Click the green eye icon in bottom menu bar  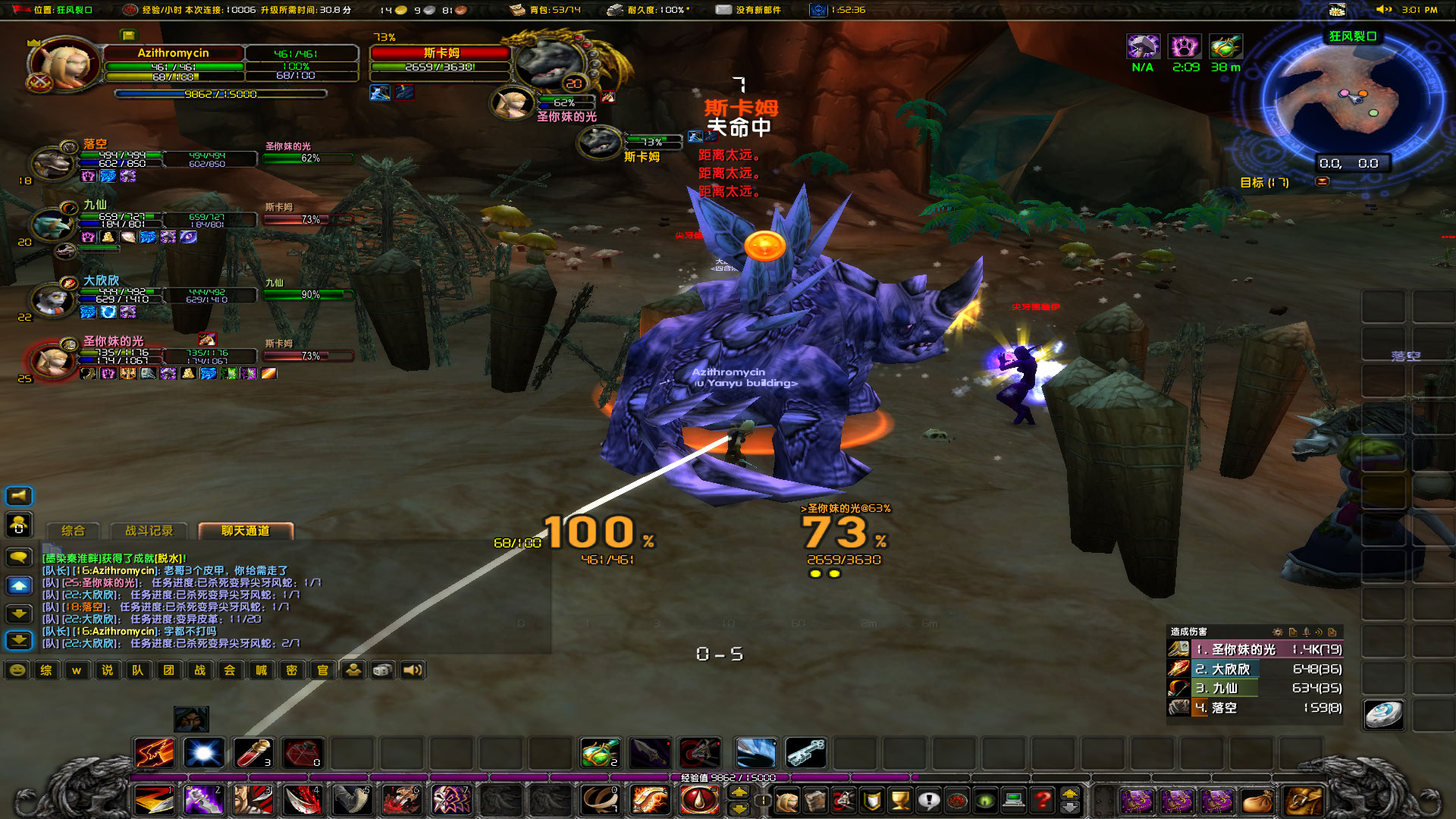coord(984,802)
